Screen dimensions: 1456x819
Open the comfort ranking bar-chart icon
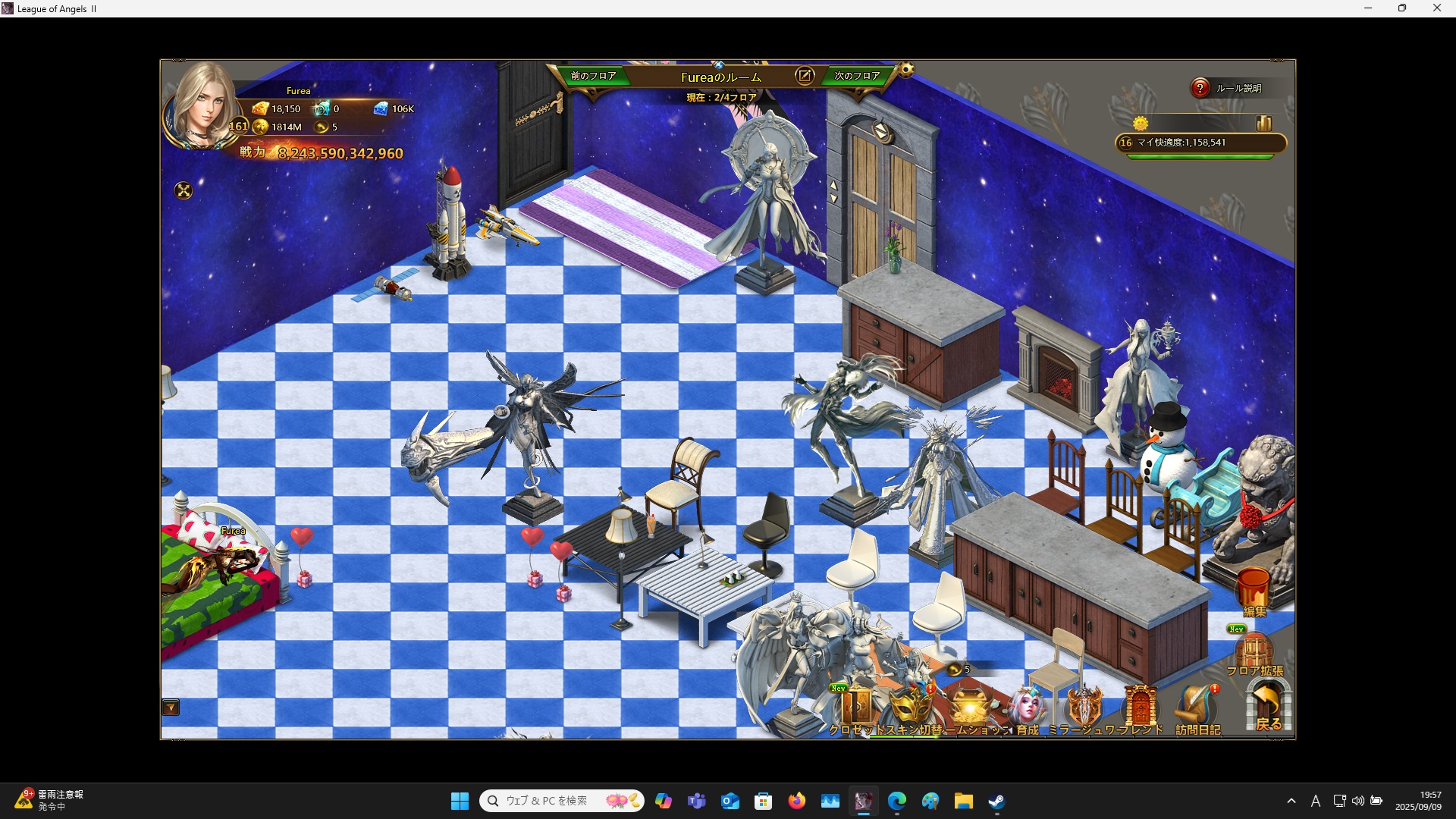point(1263,123)
